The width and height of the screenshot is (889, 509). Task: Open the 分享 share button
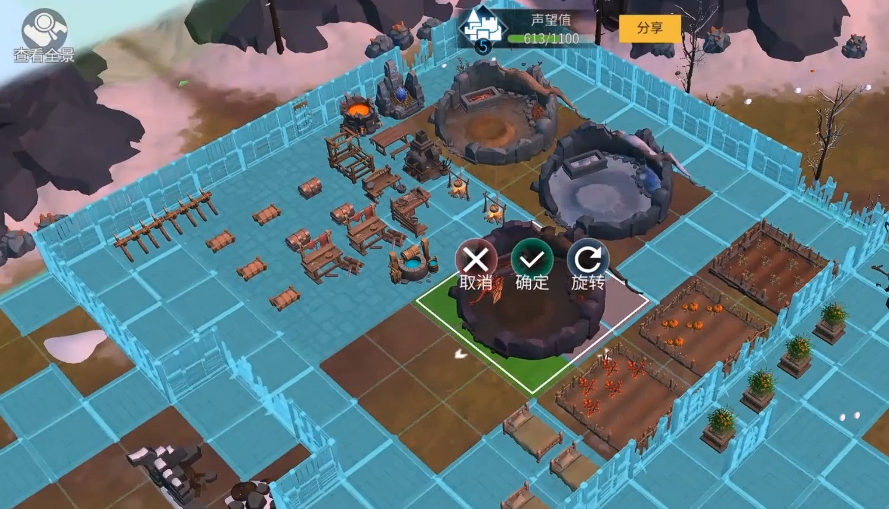tap(649, 28)
